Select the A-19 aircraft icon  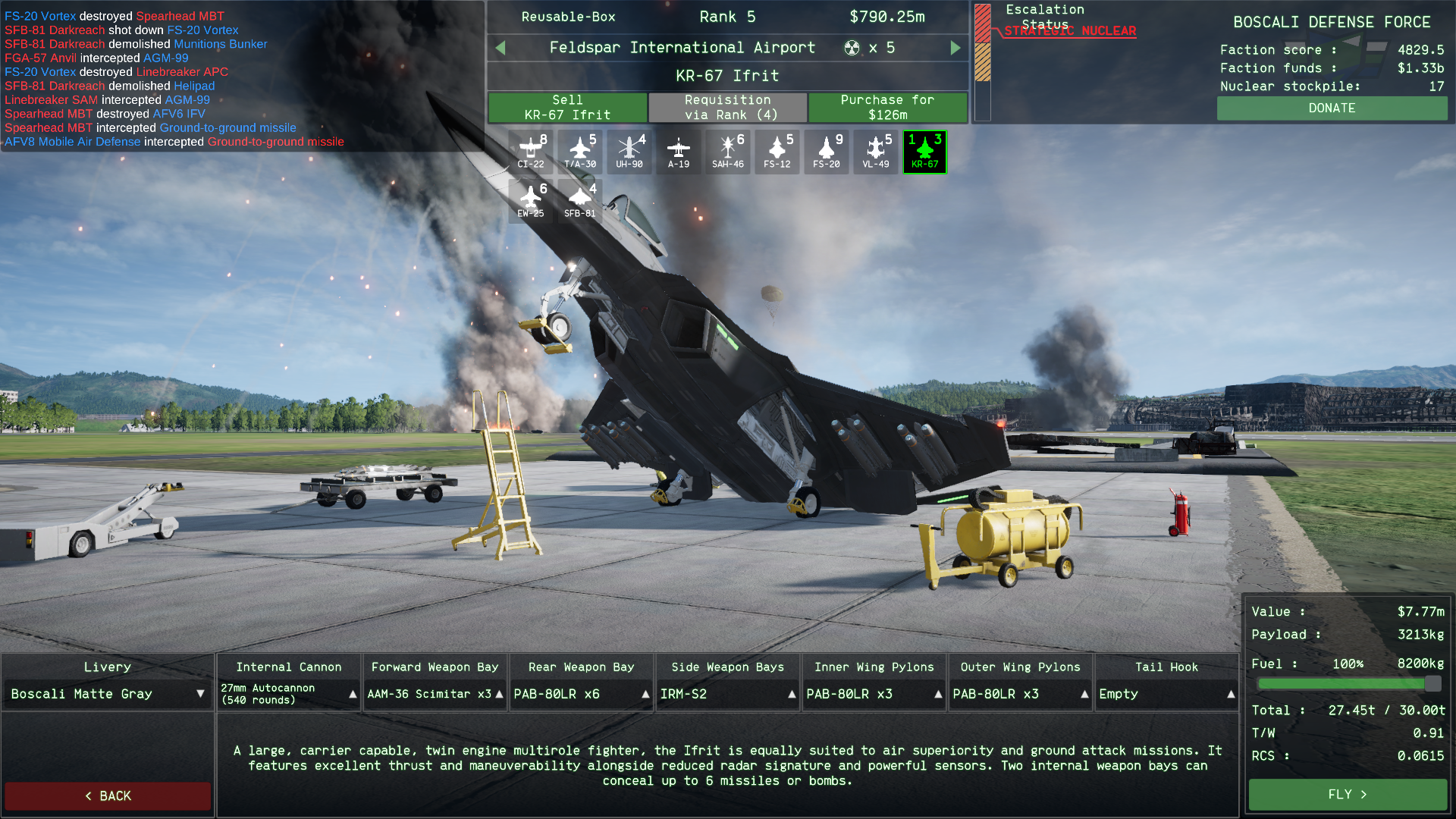679,152
